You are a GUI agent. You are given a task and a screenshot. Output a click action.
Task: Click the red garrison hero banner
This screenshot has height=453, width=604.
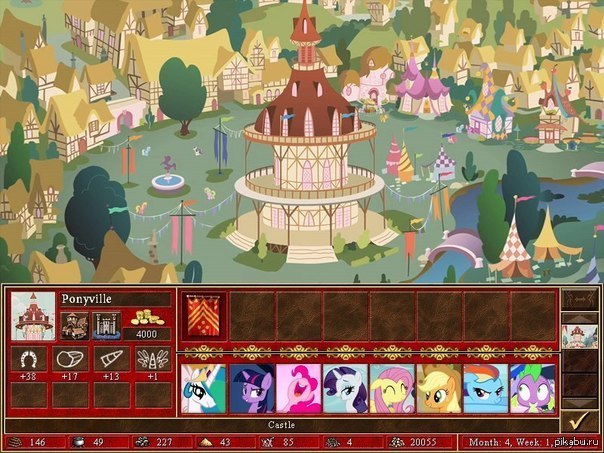pos(201,314)
